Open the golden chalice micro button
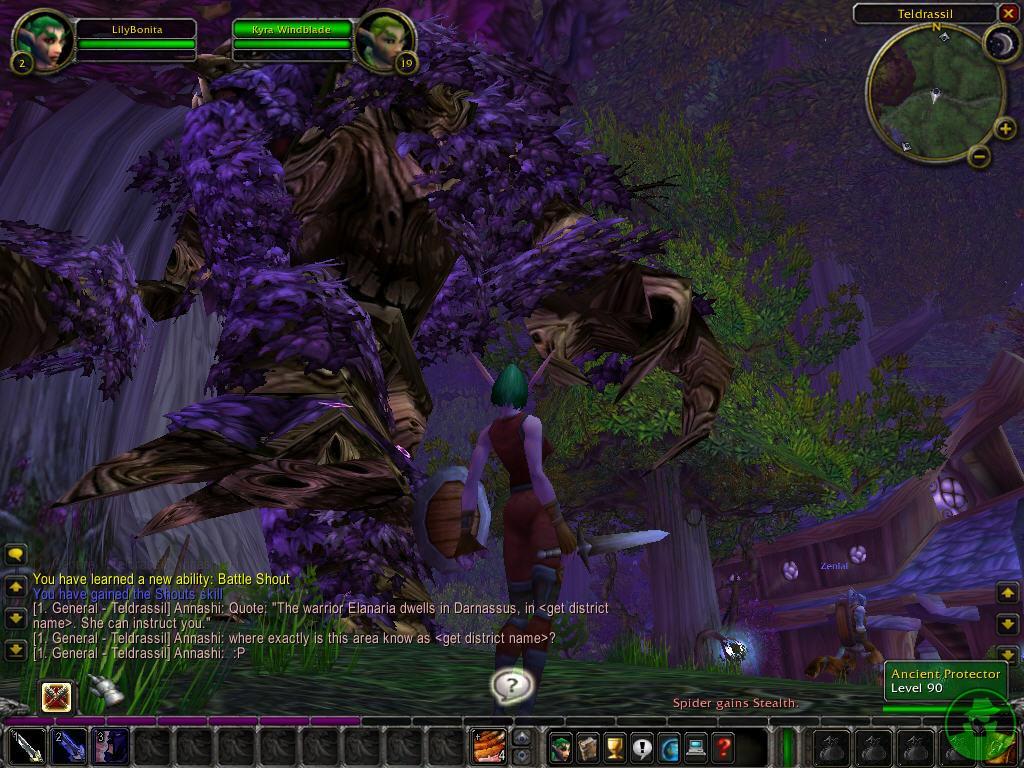Image resolution: width=1024 pixels, height=768 pixels. (x=615, y=747)
